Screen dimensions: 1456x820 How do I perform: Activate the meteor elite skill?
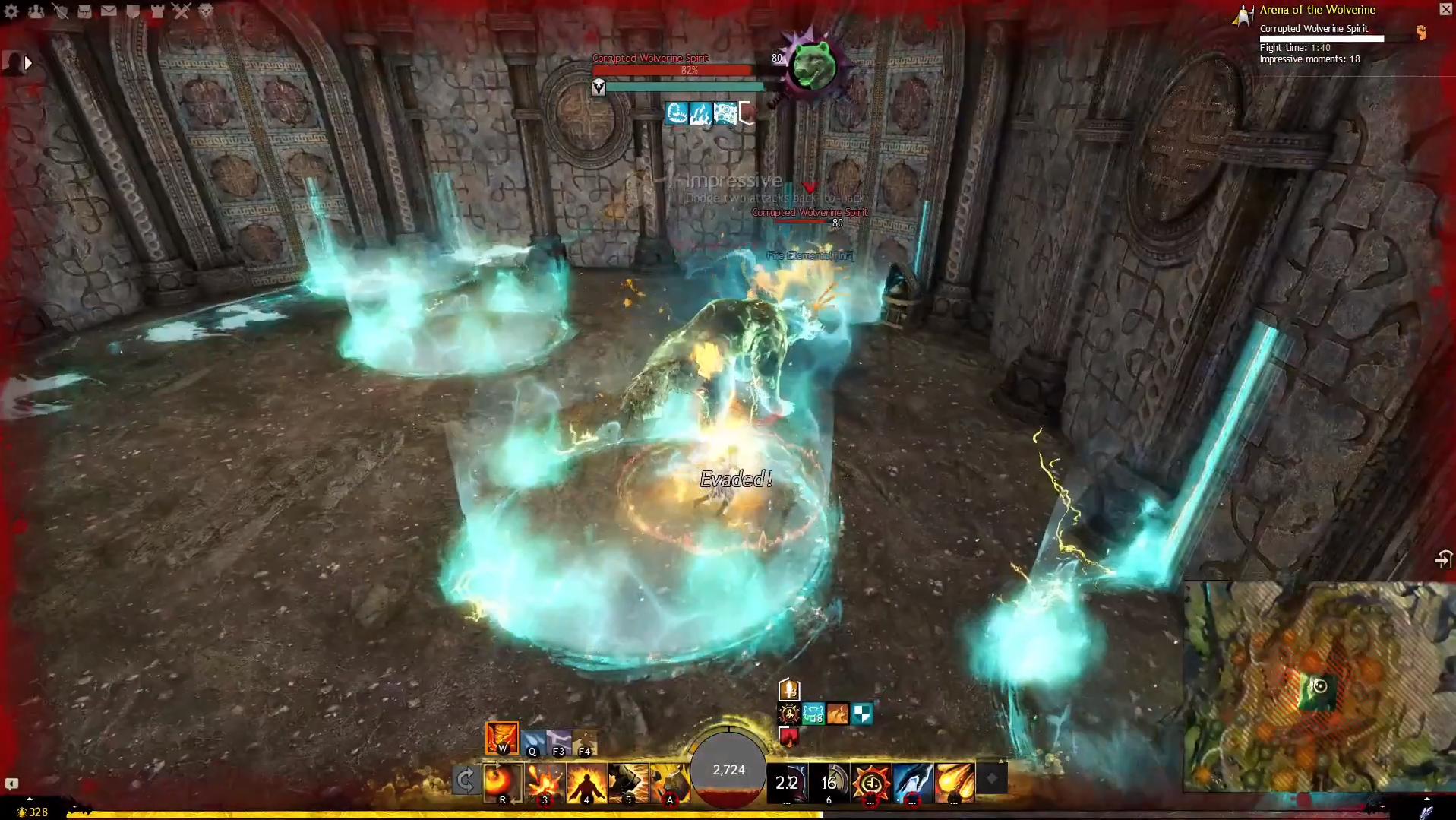[954, 783]
